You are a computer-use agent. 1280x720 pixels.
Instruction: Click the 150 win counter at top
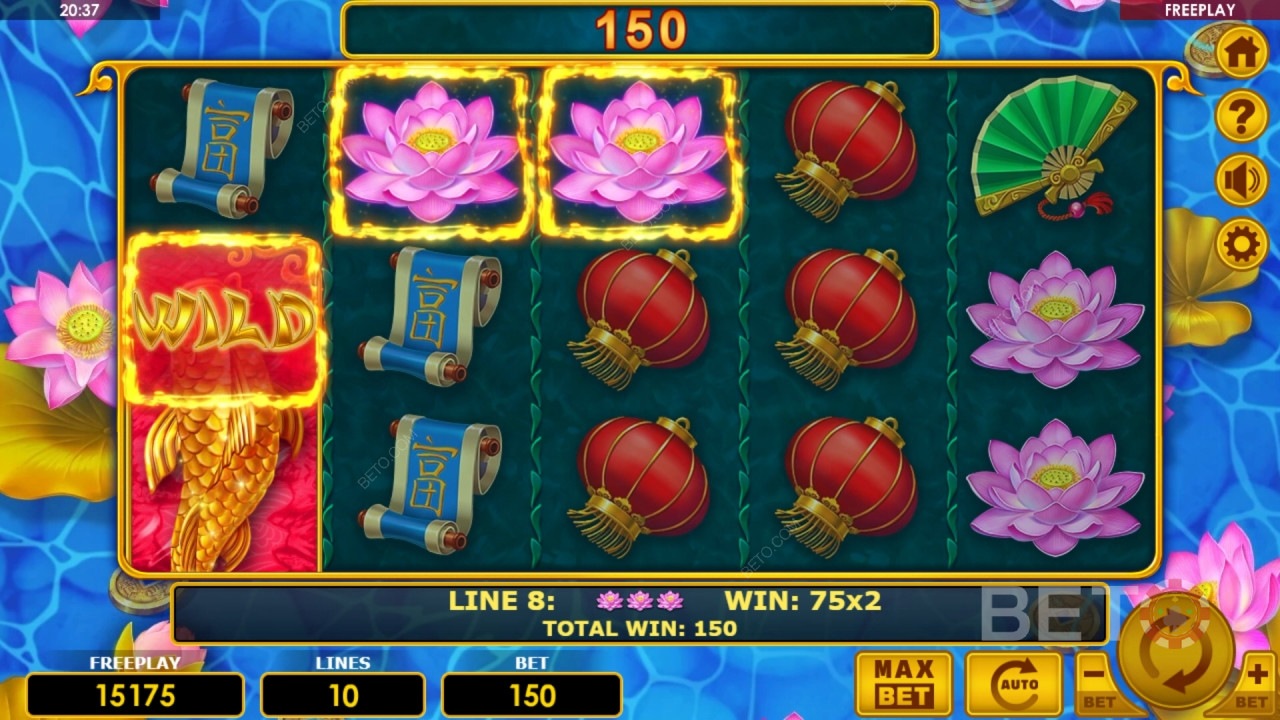click(640, 28)
